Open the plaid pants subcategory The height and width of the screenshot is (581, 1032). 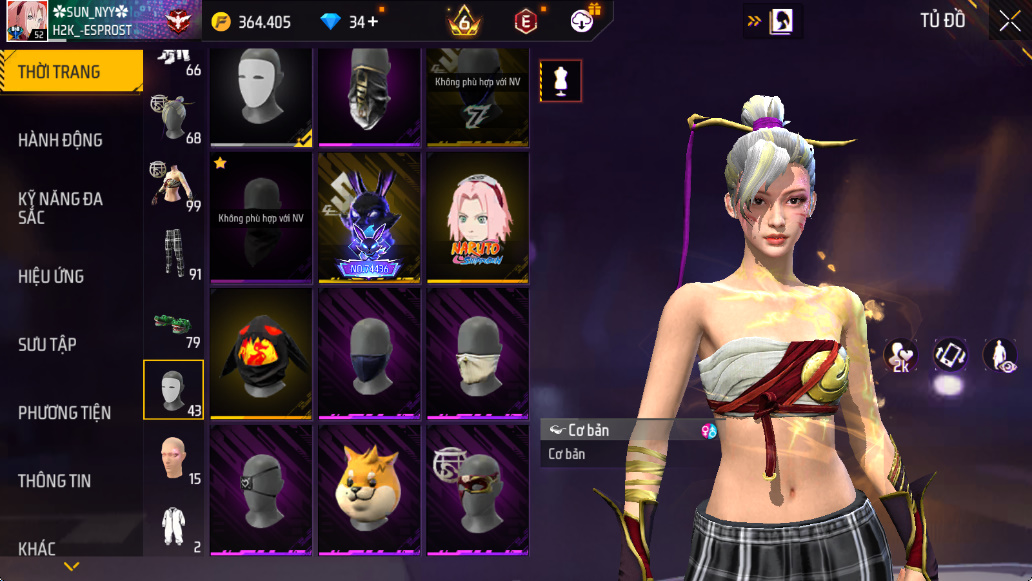click(174, 254)
